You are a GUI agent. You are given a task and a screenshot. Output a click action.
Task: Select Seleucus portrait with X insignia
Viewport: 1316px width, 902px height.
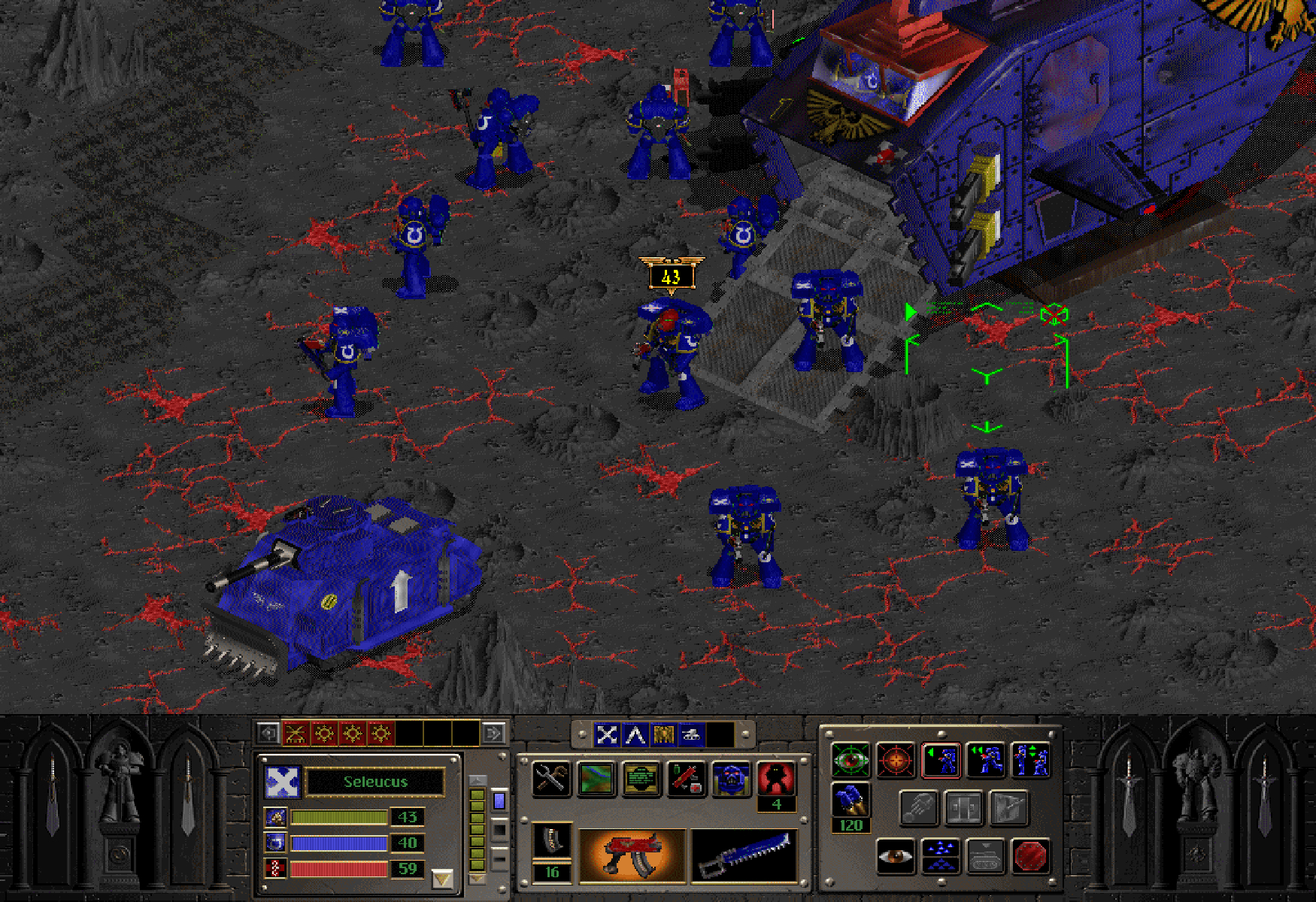pos(282,782)
